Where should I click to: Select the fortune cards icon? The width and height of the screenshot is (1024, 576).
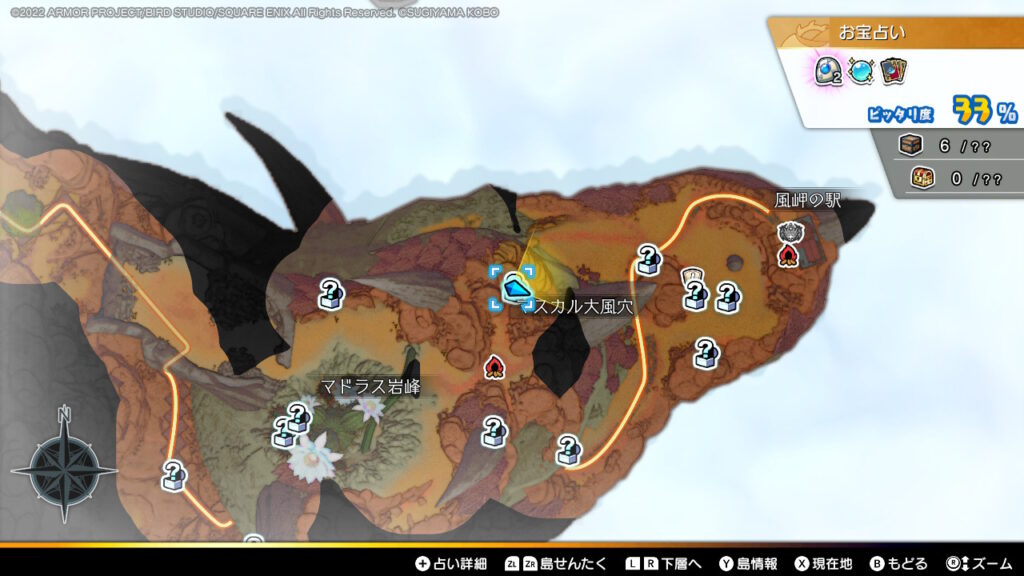(x=893, y=71)
